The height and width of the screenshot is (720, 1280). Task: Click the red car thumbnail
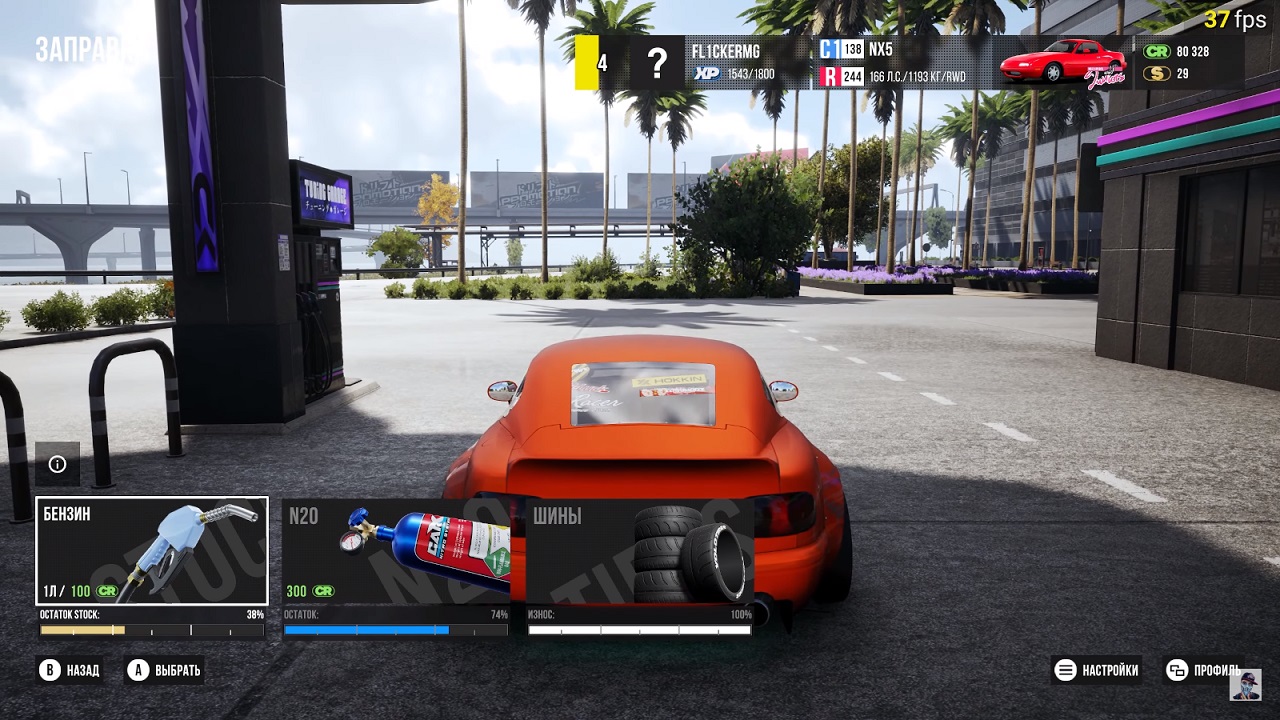click(1063, 62)
